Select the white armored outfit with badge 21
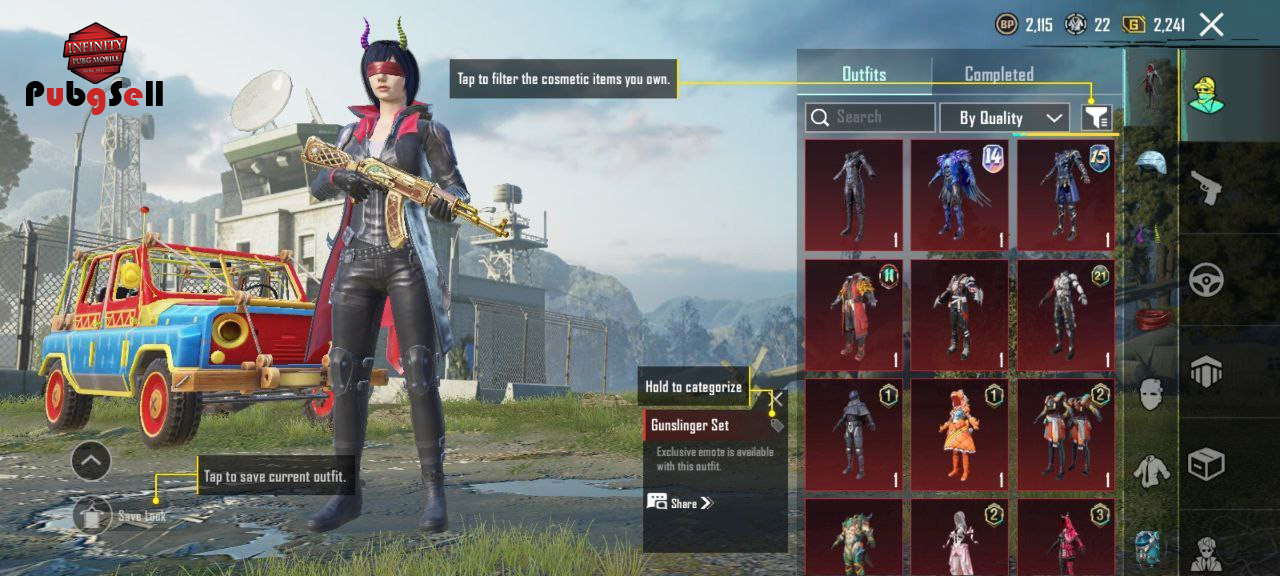1280x576 pixels. pyautogui.click(x=1066, y=314)
